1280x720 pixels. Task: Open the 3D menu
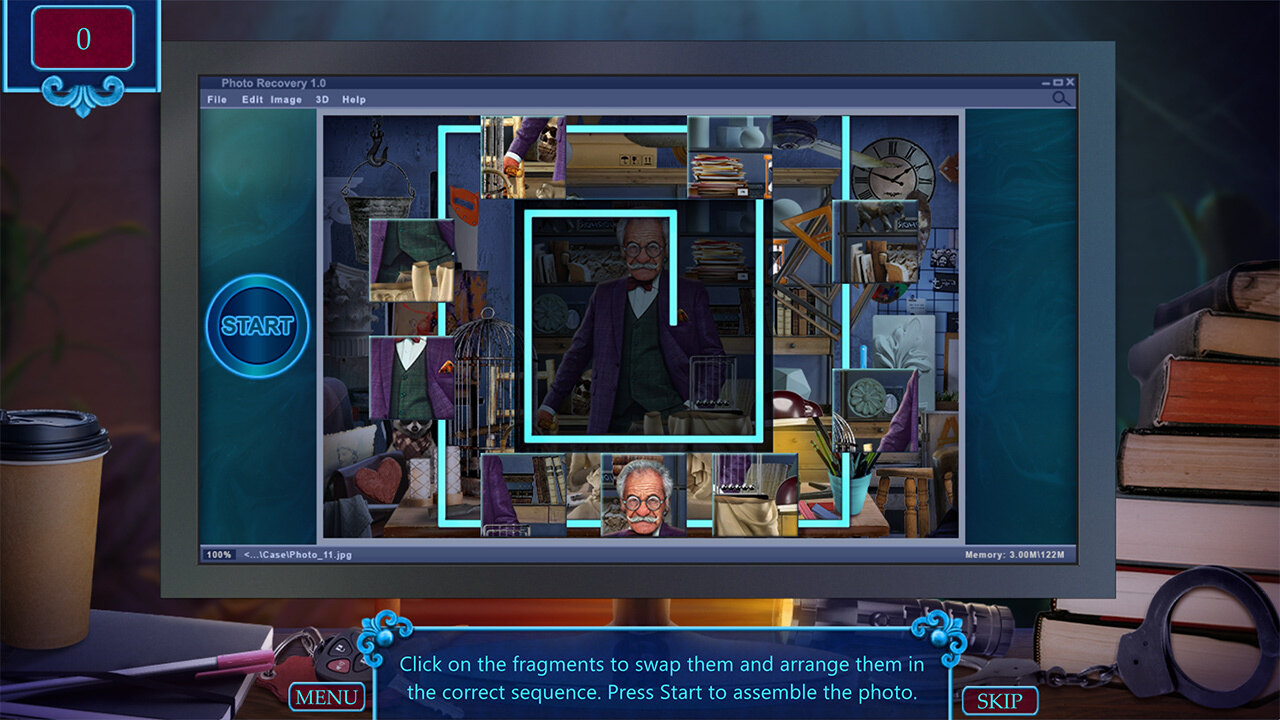[x=322, y=100]
